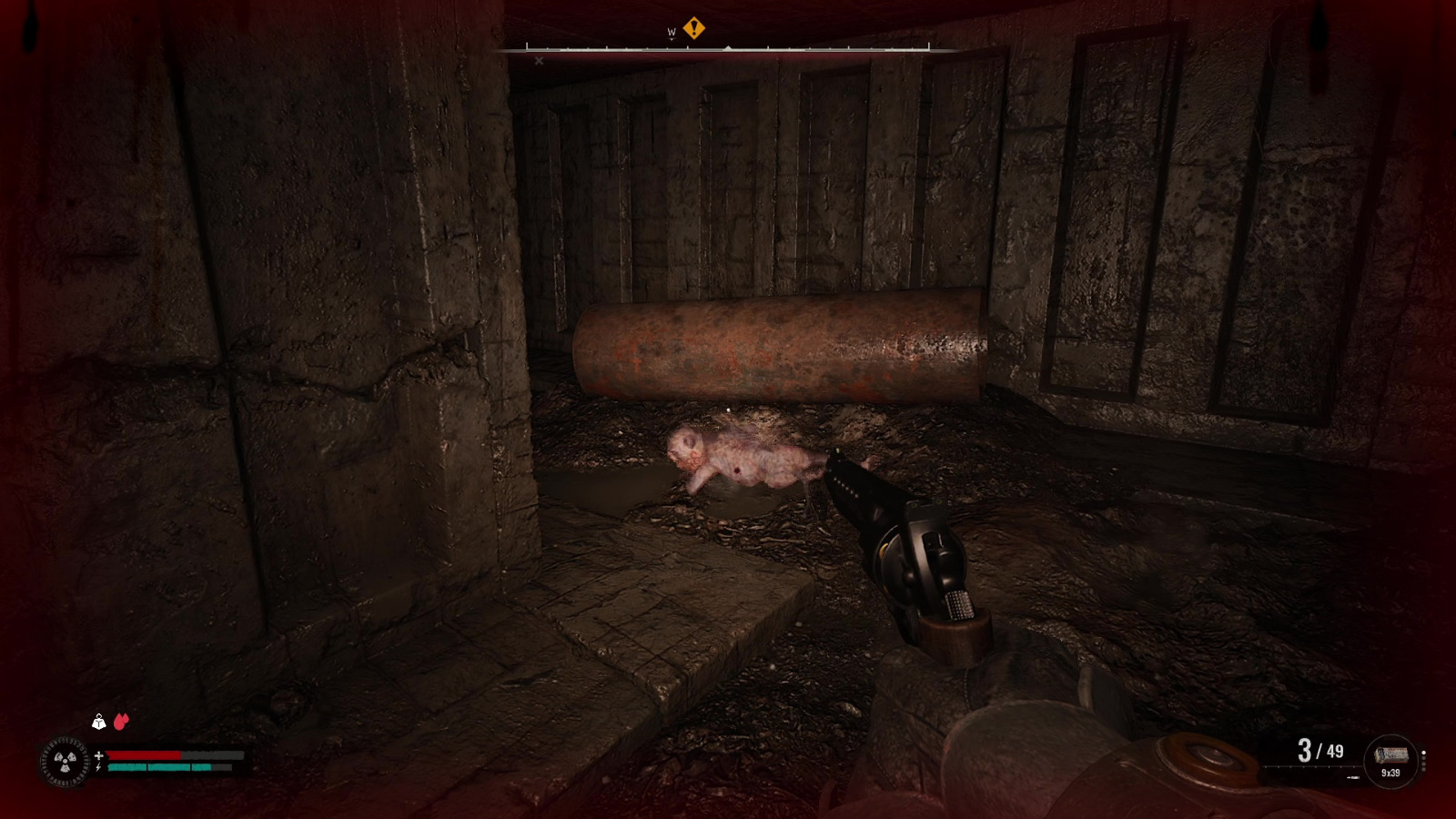Toggle the top fire mode dot indicator
The width and height of the screenshot is (1456, 819).
(x=1423, y=753)
